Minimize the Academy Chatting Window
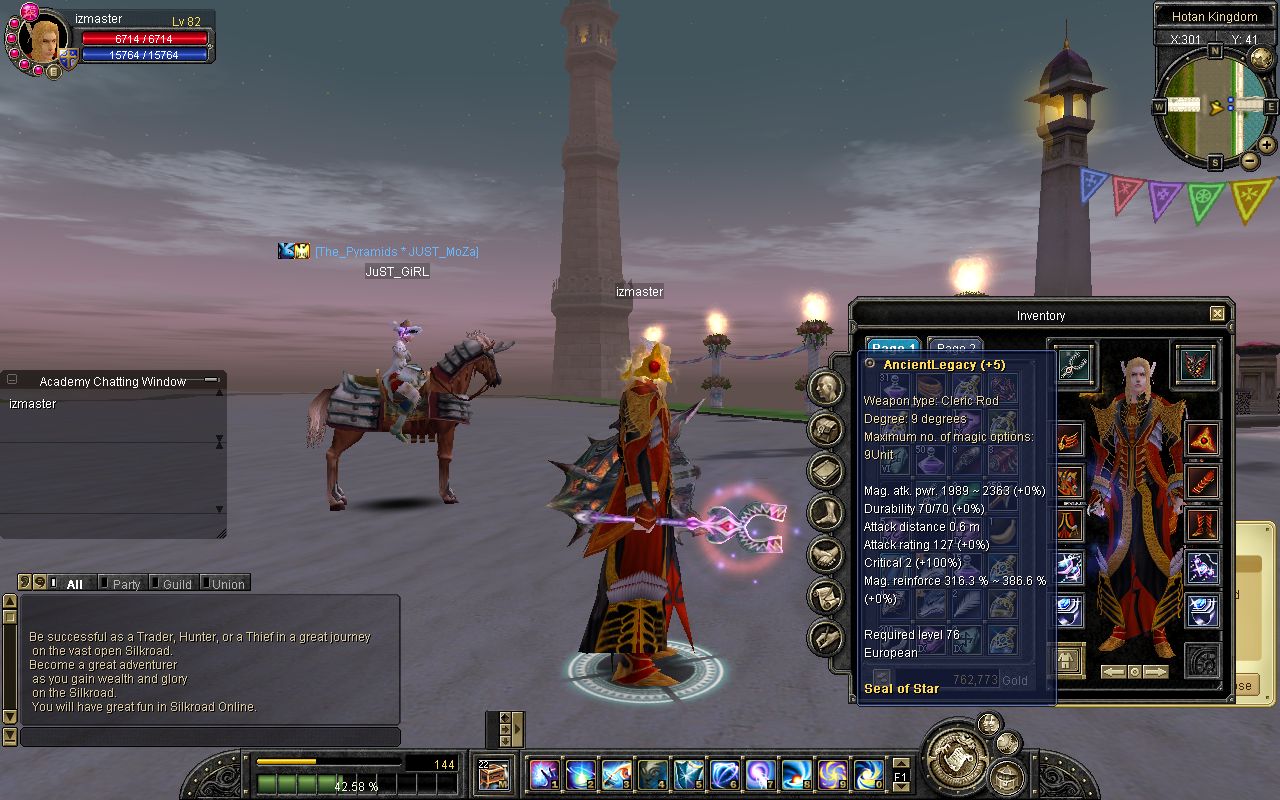The height and width of the screenshot is (800, 1280). pos(210,381)
